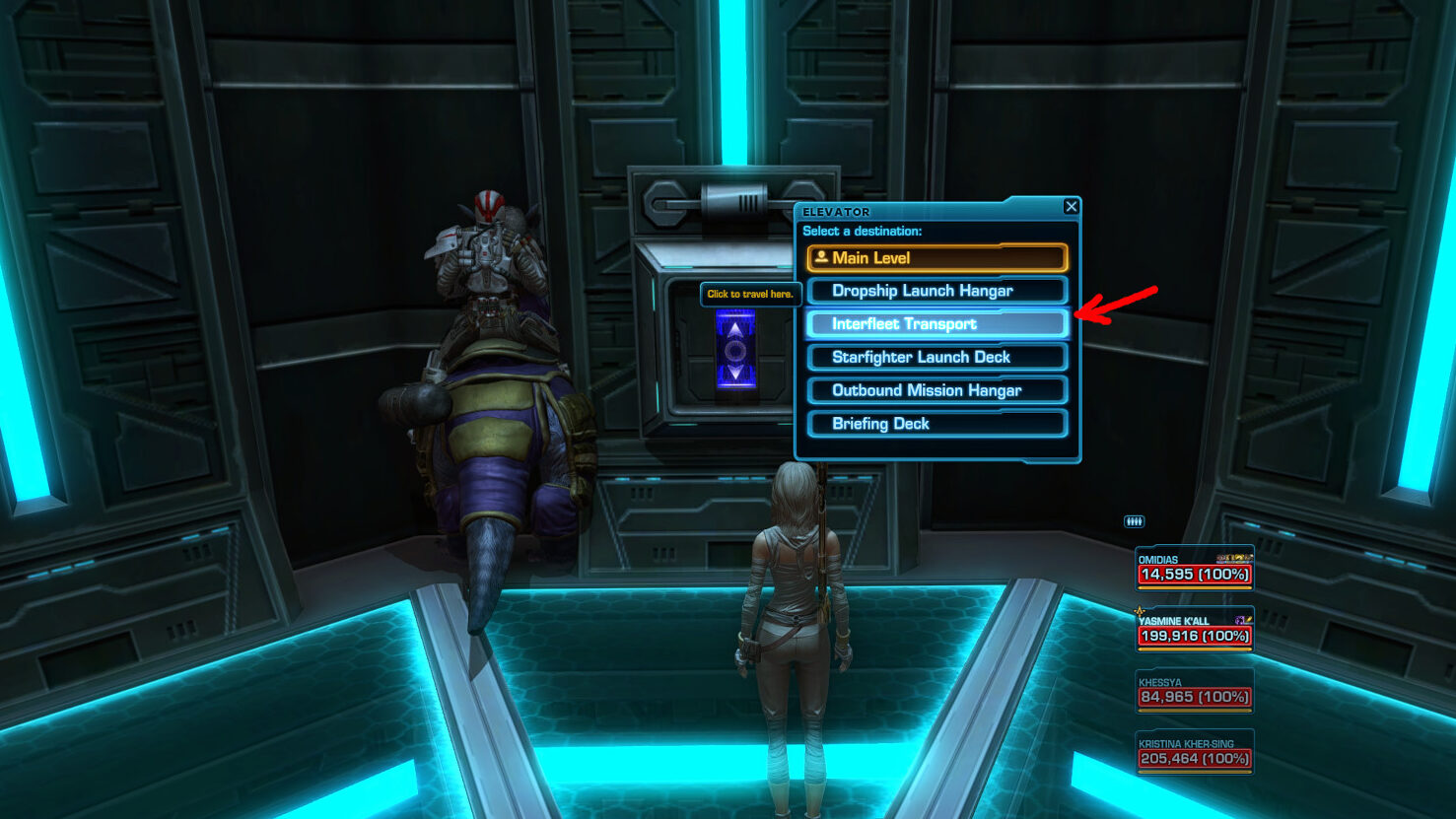Go to Outbound Mission Hangar
Image resolution: width=1456 pixels, height=819 pixels.
(x=936, y=390)
